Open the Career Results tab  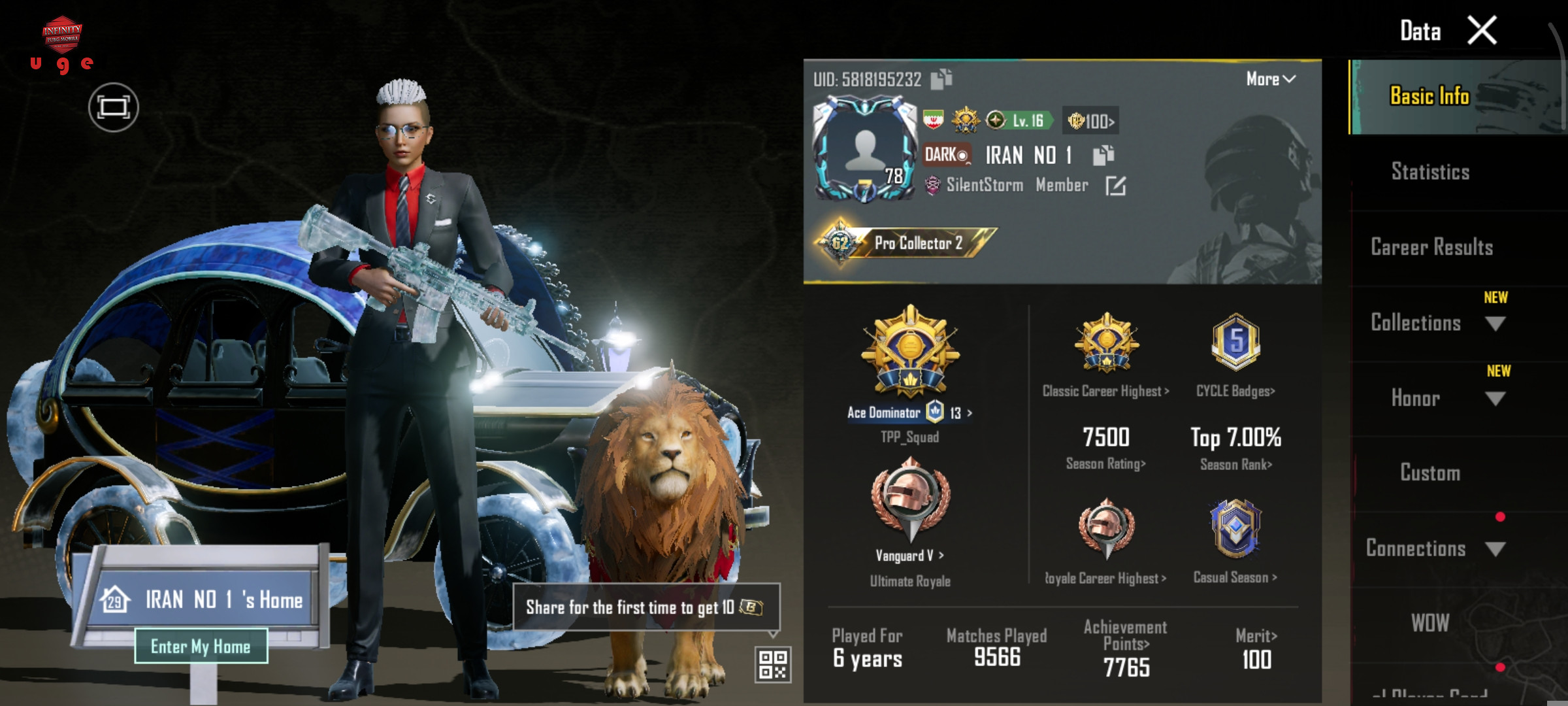click(x=1431, y=247)
